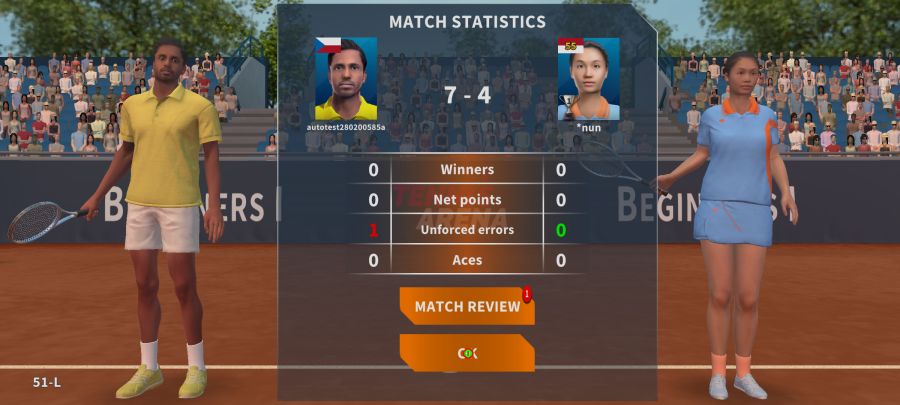Open the Match Review
Image resolution: width=900 pixels, height=405 pixels.
pyautogui.click(x=467, y=306)
